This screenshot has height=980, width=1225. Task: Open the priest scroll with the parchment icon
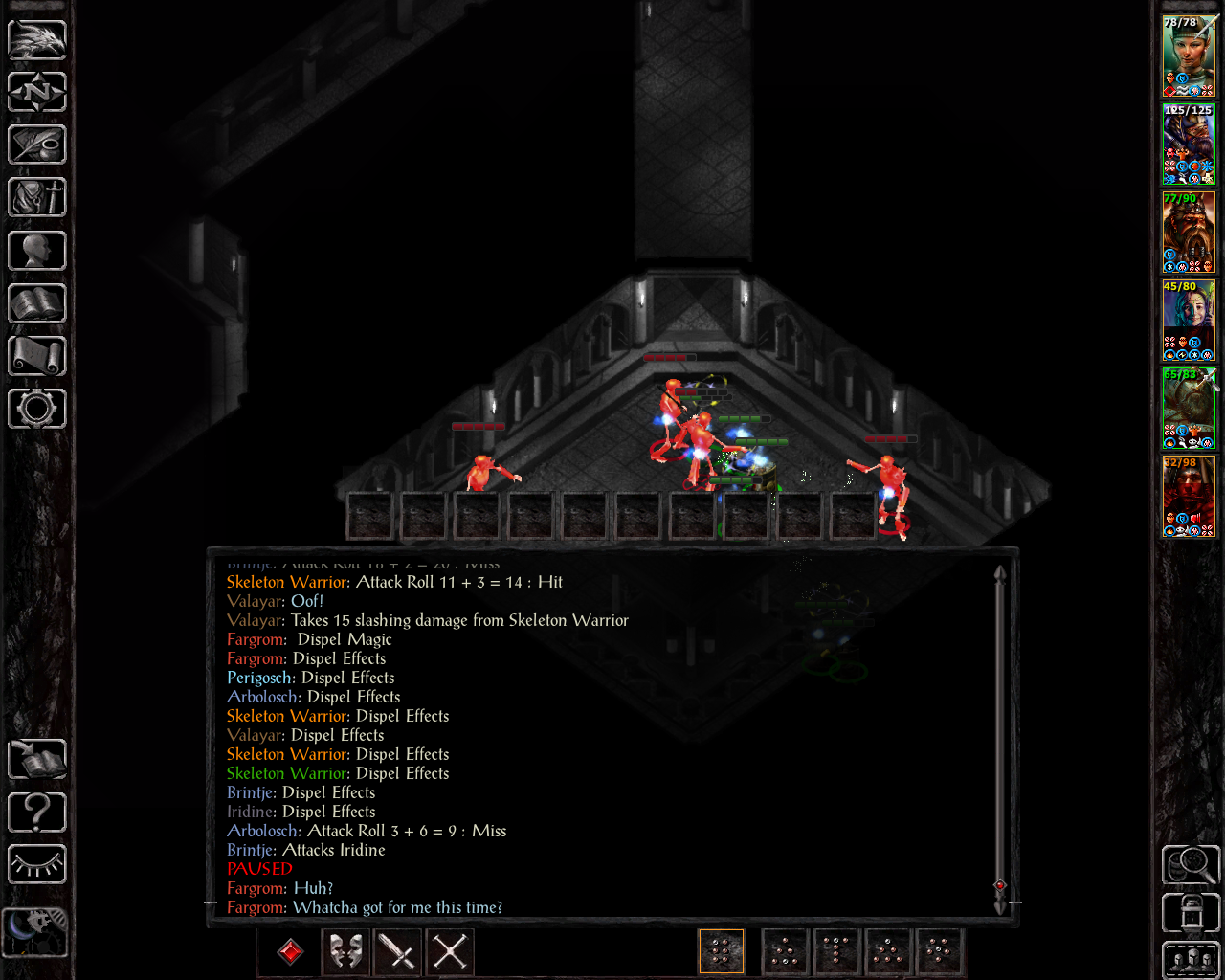(37, 356)
